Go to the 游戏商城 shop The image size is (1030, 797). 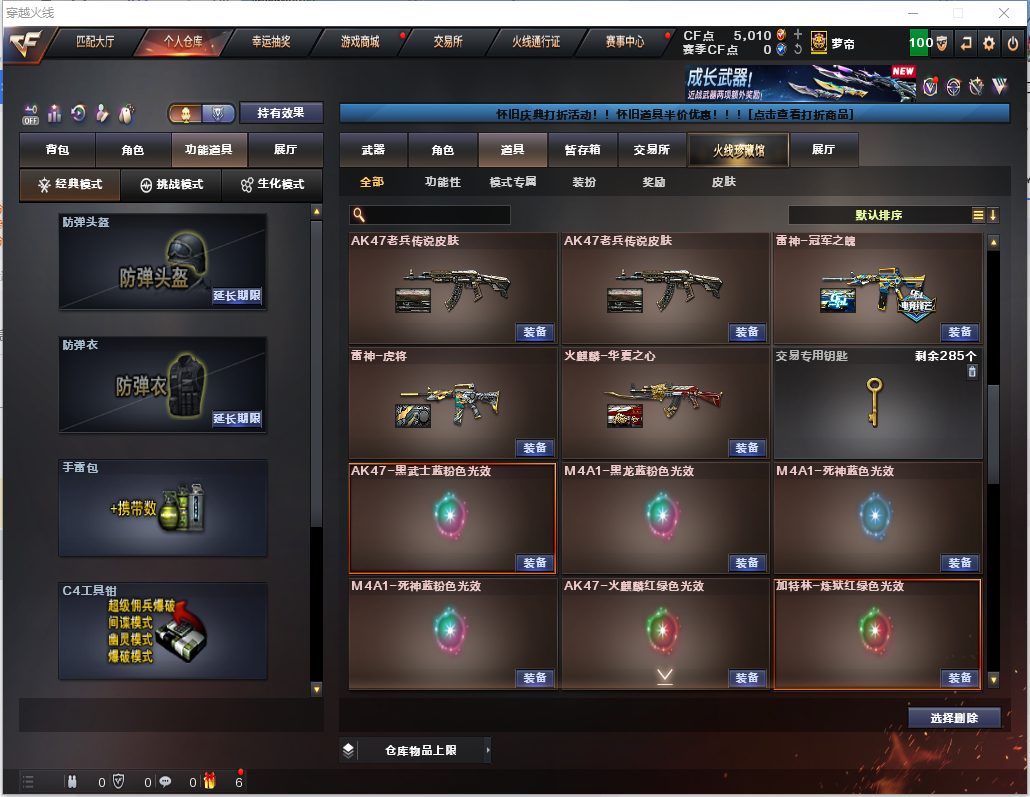(x=360, y=42)
